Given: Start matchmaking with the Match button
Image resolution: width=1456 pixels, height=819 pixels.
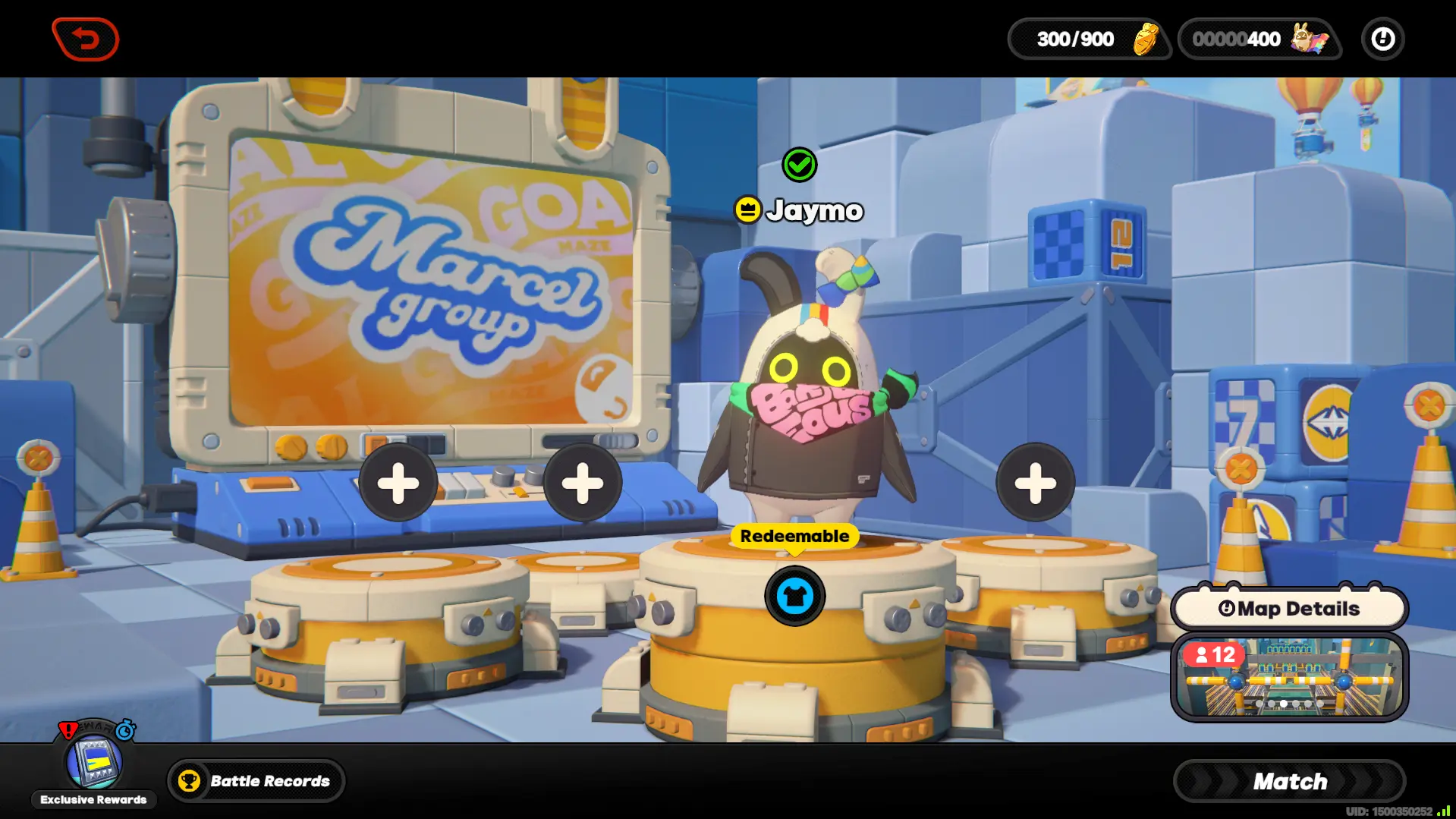Looking at the screenshot, I should (x=1289, y=781).
